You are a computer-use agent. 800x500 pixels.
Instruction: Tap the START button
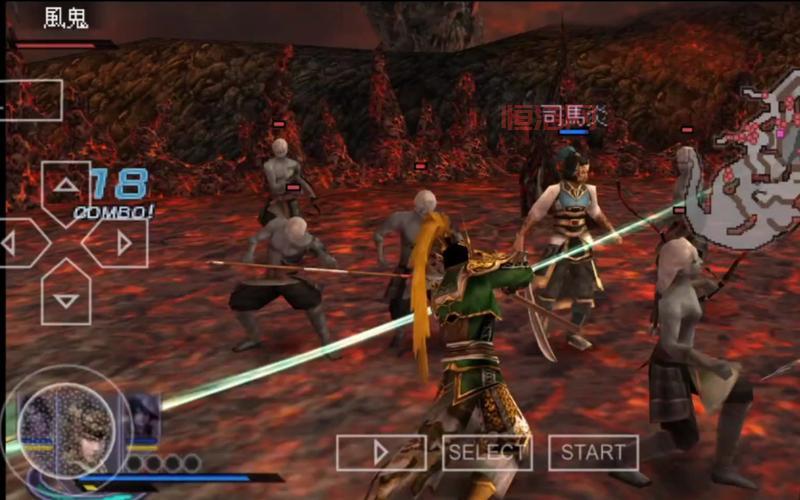point(593,452)
